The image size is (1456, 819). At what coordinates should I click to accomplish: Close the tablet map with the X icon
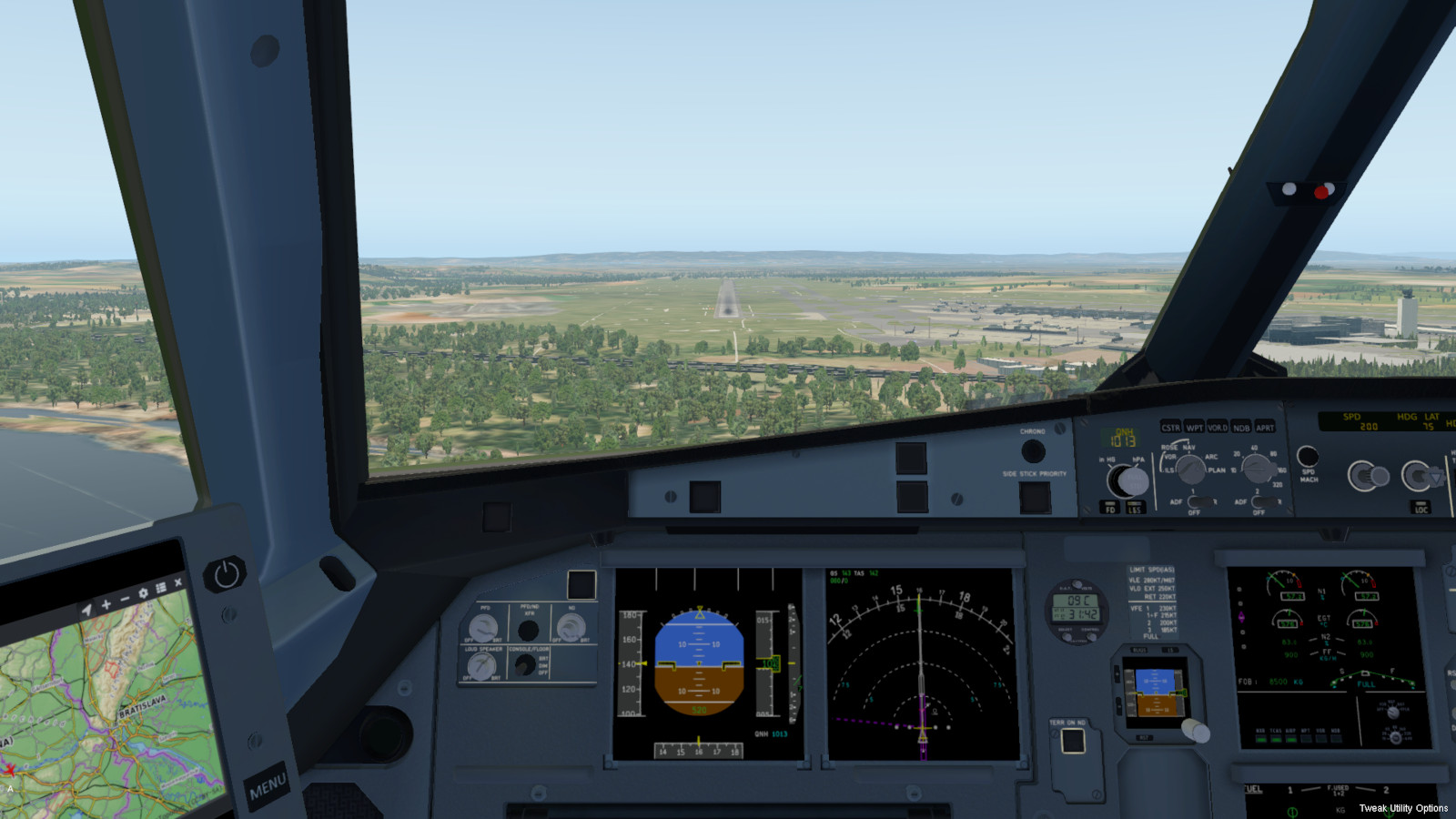(x=178, y=582)
